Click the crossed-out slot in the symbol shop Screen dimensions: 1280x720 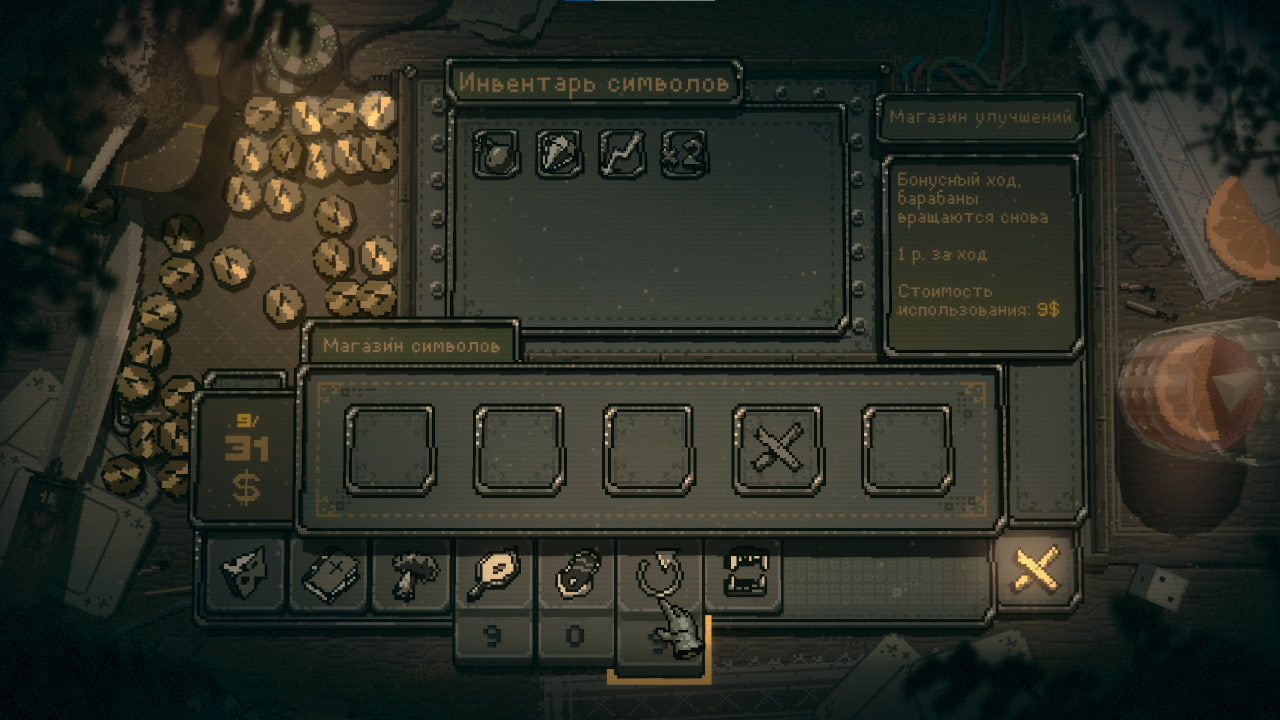(778, 450)
